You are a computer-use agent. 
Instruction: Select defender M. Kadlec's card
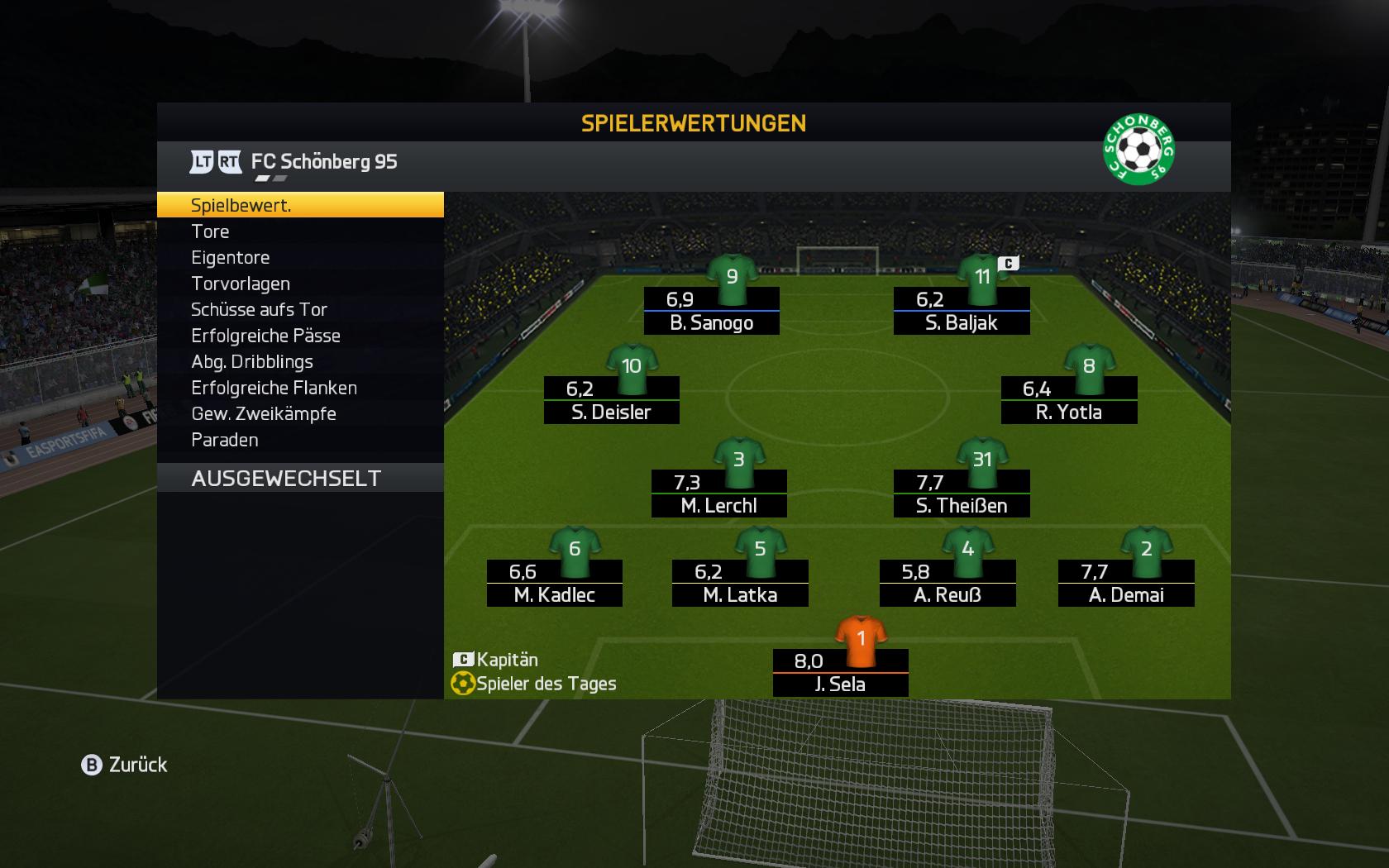(554, 583)
